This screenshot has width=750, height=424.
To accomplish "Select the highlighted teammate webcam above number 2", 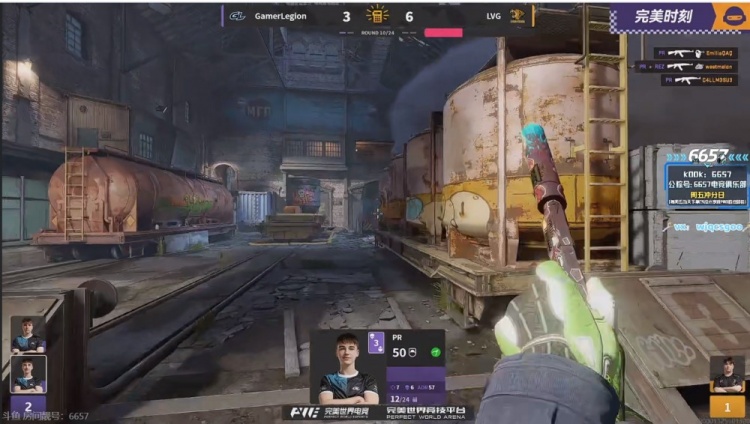I will [28, 374].
